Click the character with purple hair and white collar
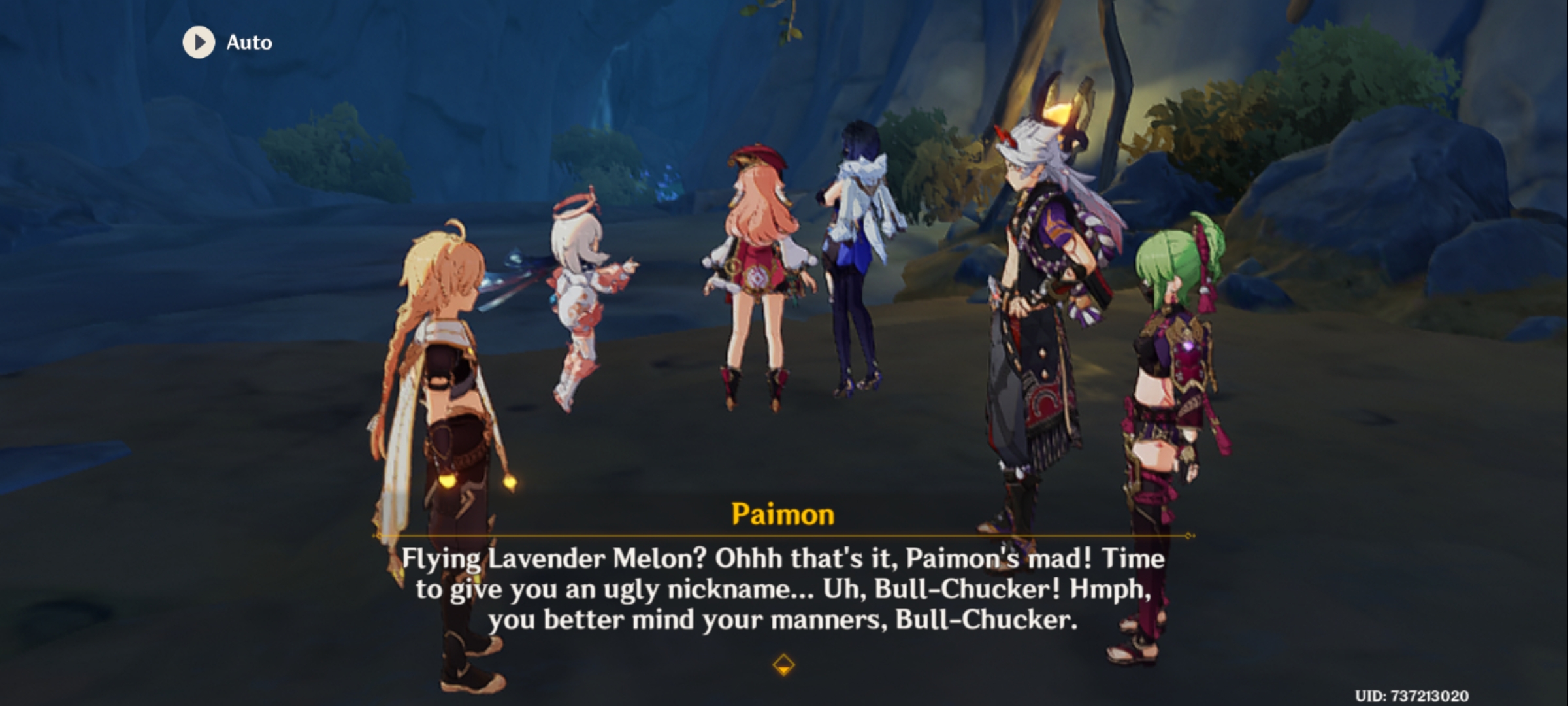Image resolution: width=1568 pixels, height=706 pixels. click(x=856, y=248)
